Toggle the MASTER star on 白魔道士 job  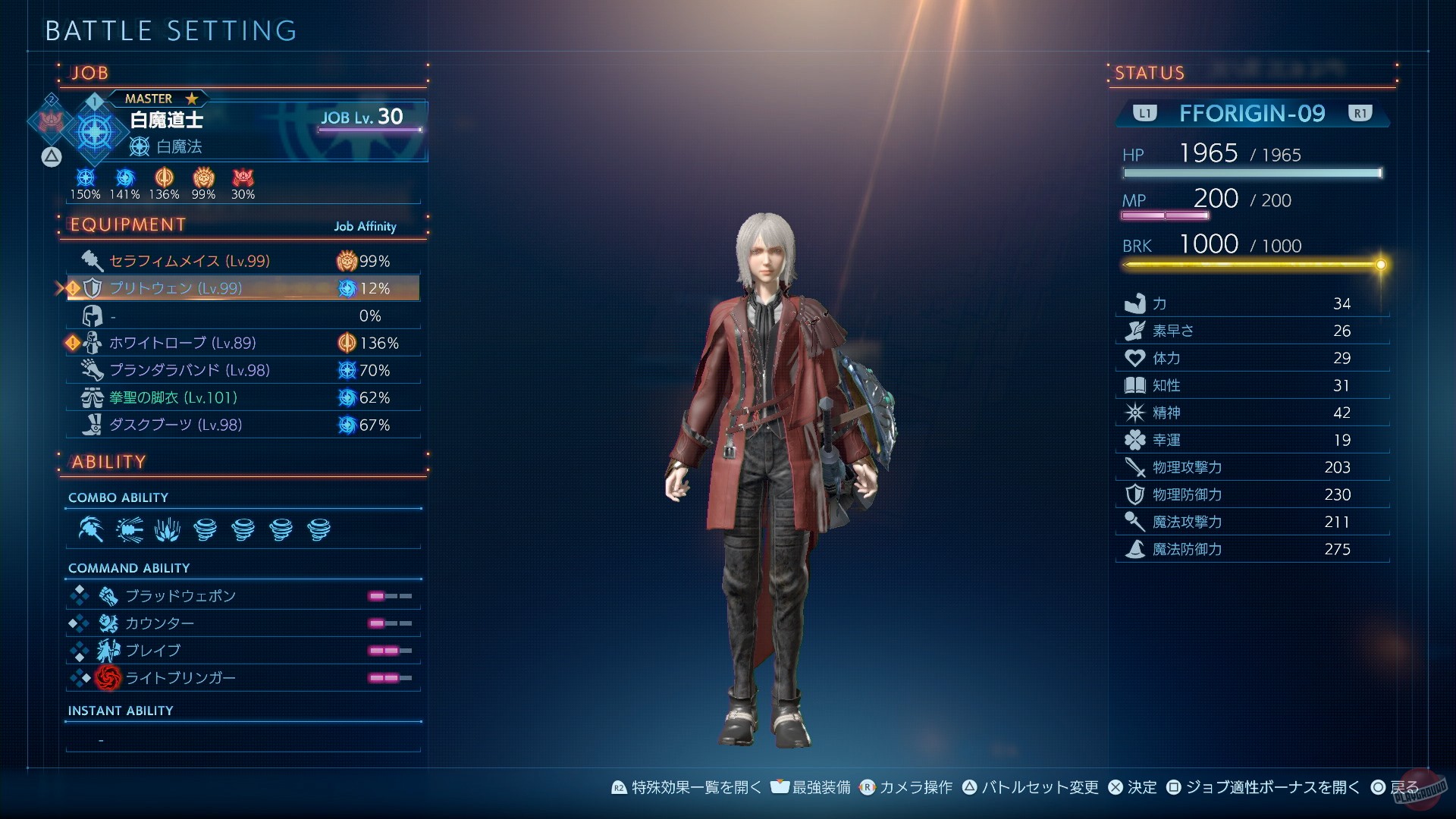pyautogui.click(x=191, y=98)
